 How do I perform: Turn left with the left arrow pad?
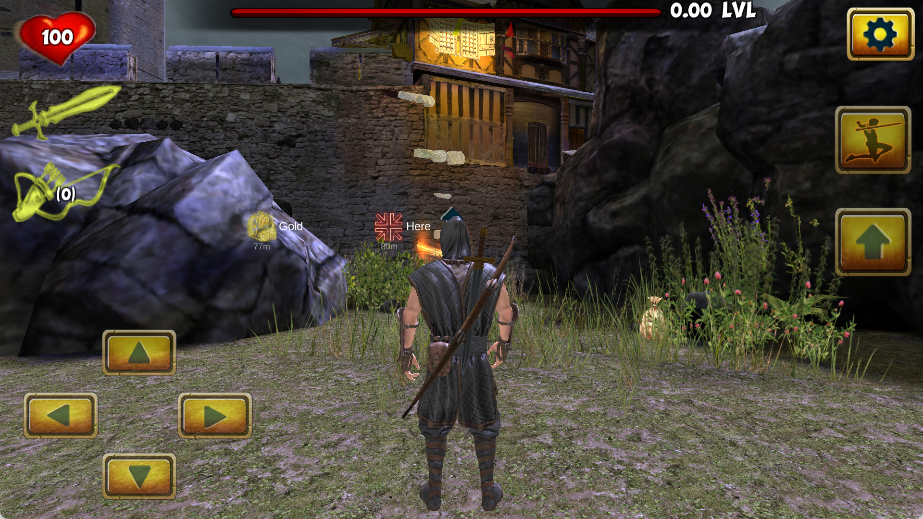click(61, 415)
